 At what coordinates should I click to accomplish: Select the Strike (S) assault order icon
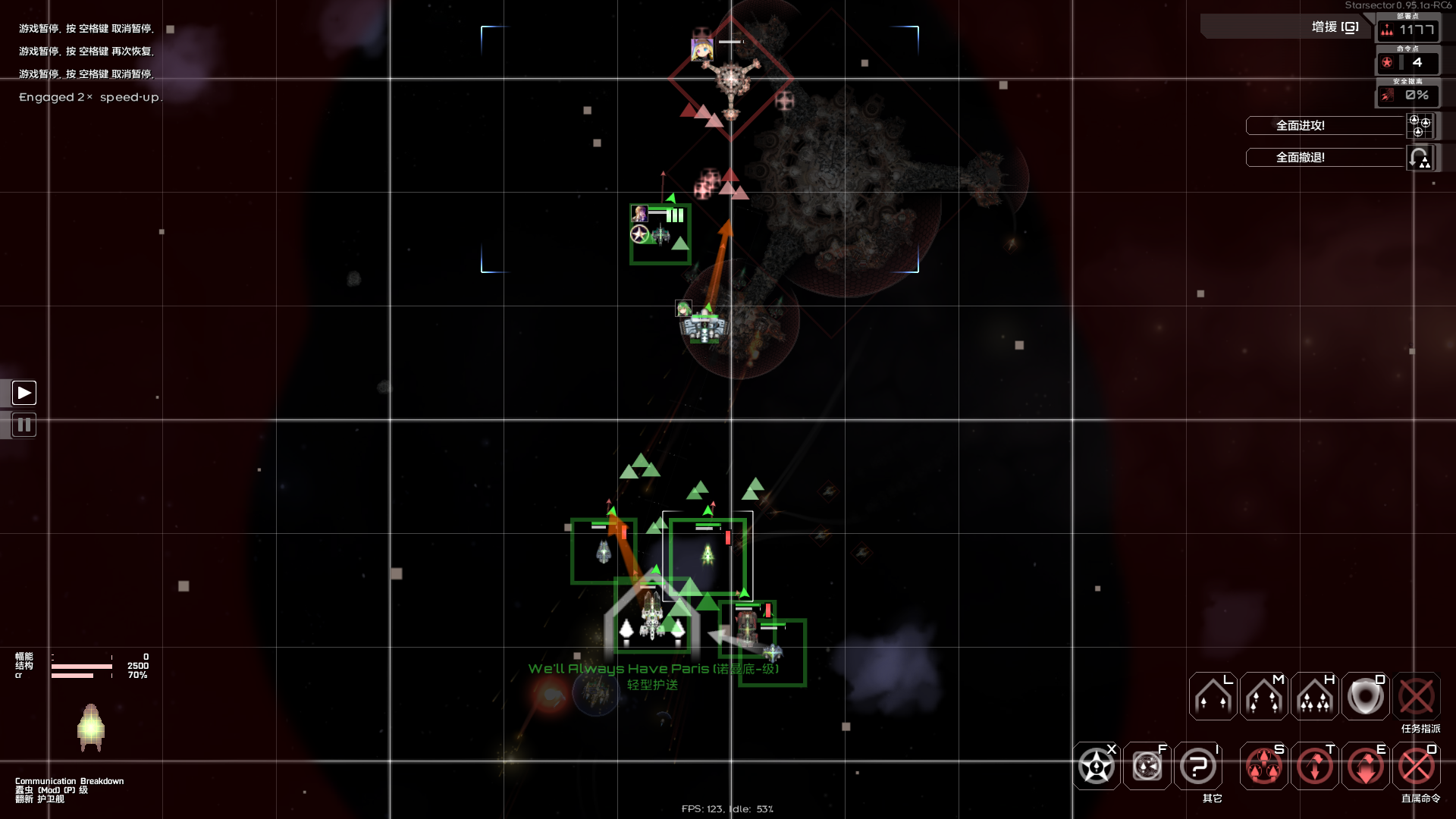(1263, 766)
